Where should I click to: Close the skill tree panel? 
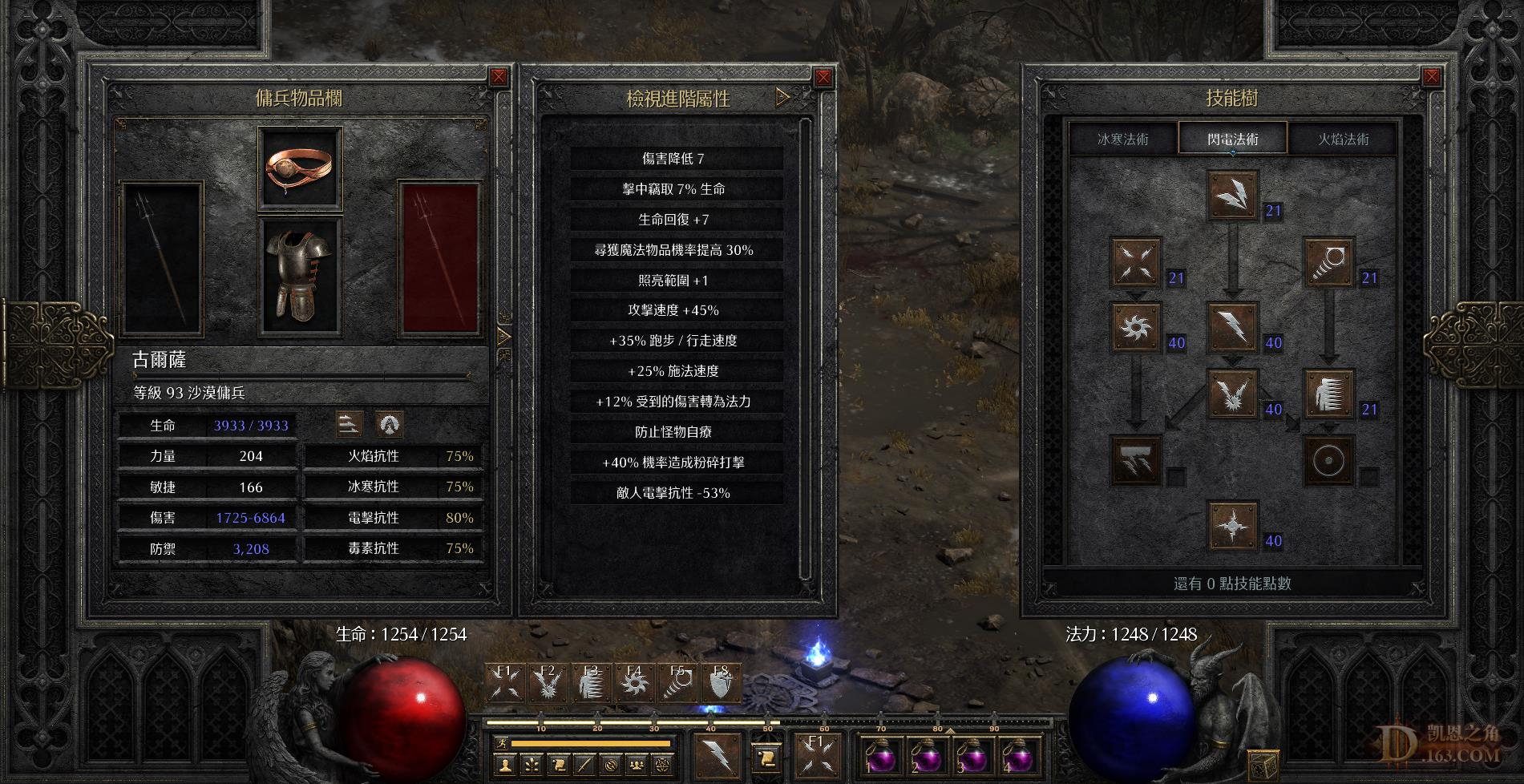(x=1431, y=78)
